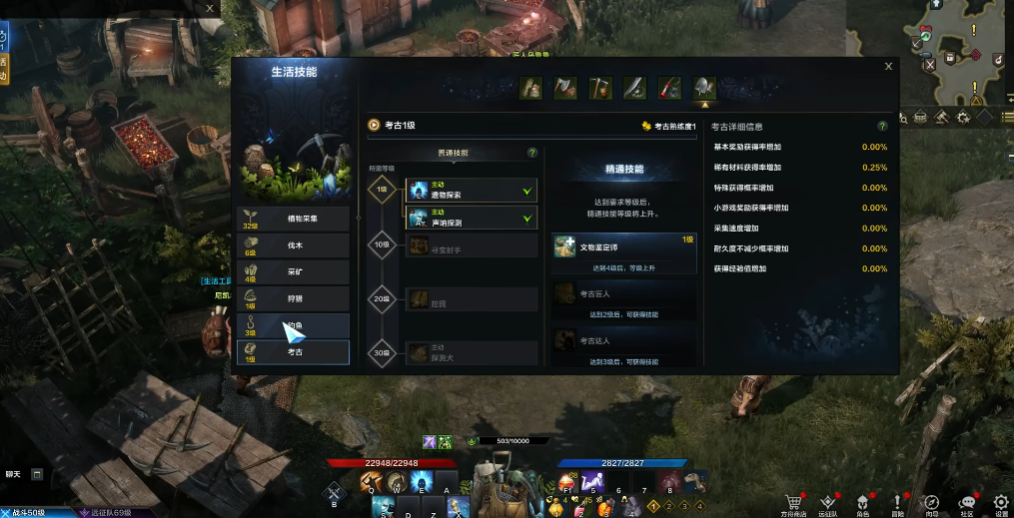Choose the 狩猎 skill category

294,299
